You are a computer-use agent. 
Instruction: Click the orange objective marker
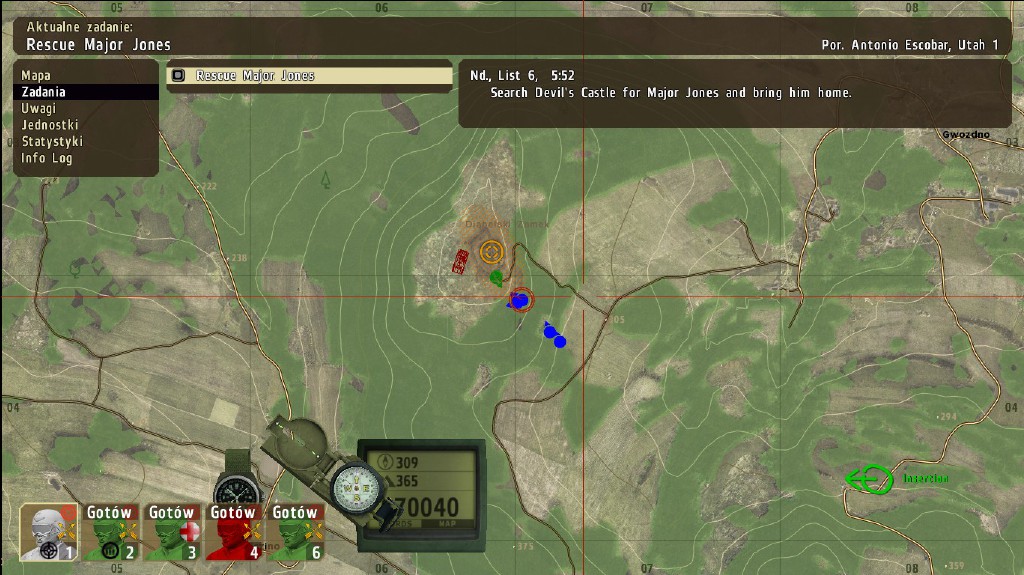point(491,251)
